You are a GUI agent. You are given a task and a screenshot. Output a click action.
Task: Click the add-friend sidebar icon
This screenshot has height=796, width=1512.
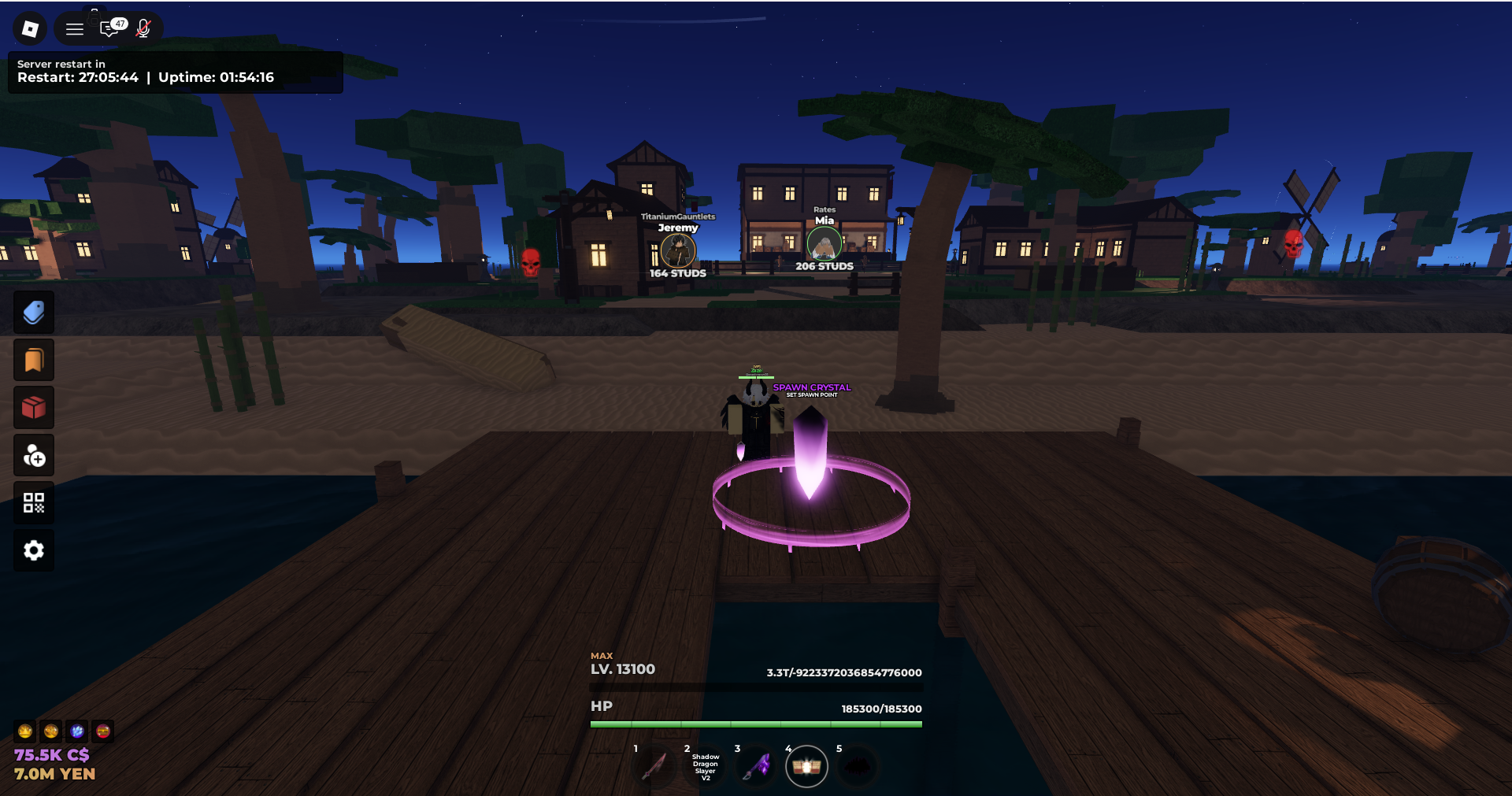pos(33,455)
